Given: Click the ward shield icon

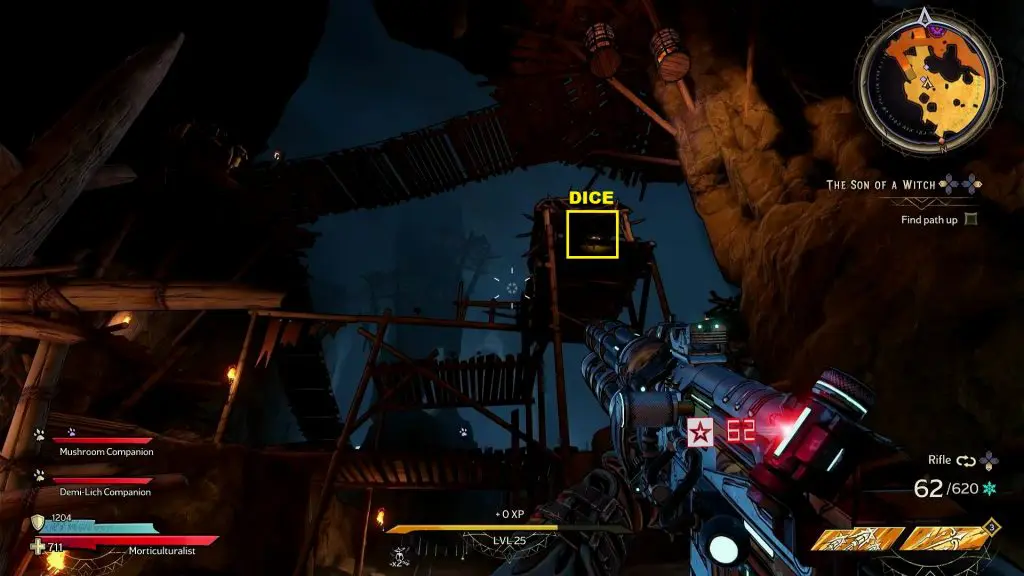Looking at the screenshot, I should point(38,521).
